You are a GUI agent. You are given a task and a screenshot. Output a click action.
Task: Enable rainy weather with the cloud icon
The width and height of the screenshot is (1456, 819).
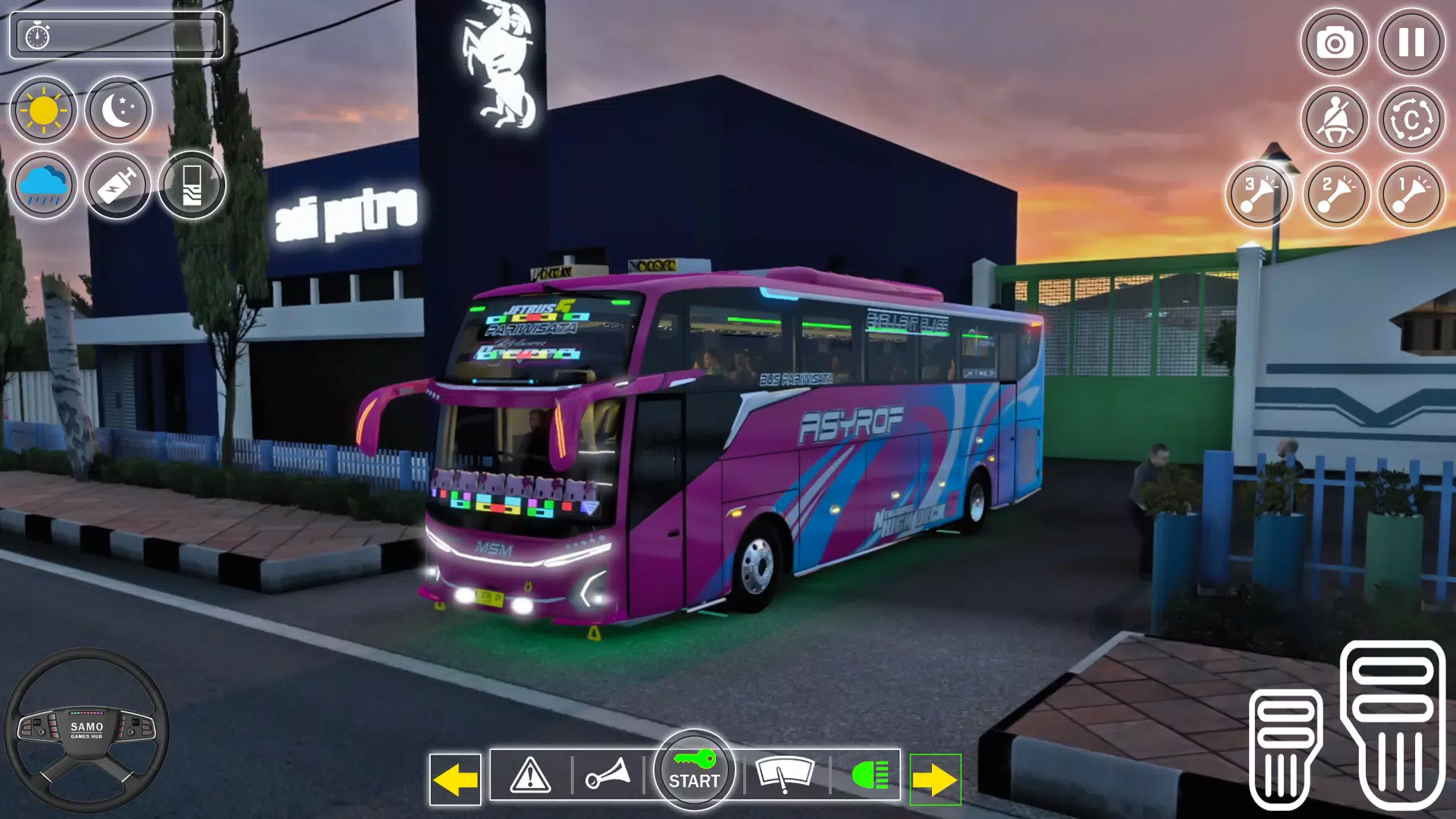click(42, 184)
